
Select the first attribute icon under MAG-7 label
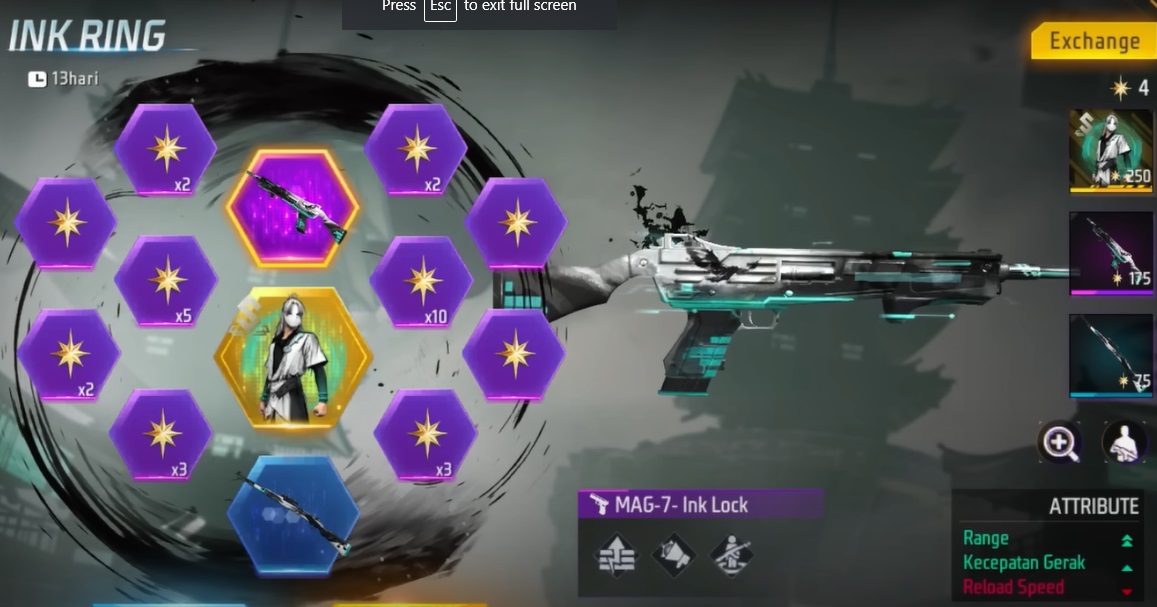614,556
